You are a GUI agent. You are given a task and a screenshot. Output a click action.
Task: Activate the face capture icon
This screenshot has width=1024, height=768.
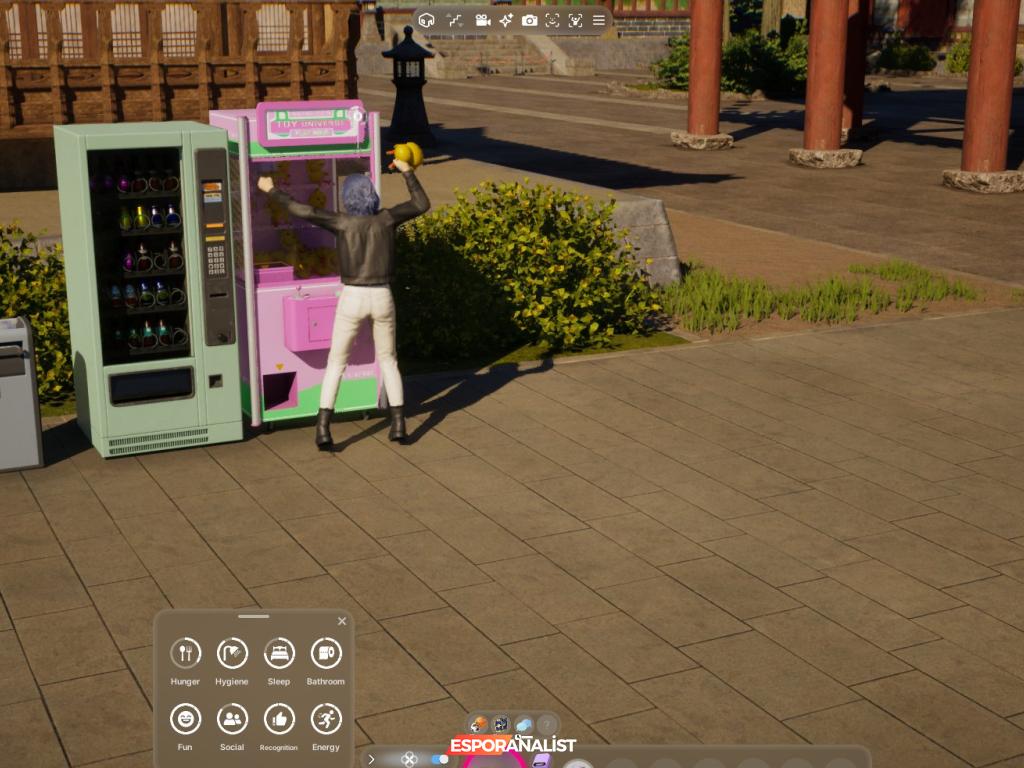[552, 20]
